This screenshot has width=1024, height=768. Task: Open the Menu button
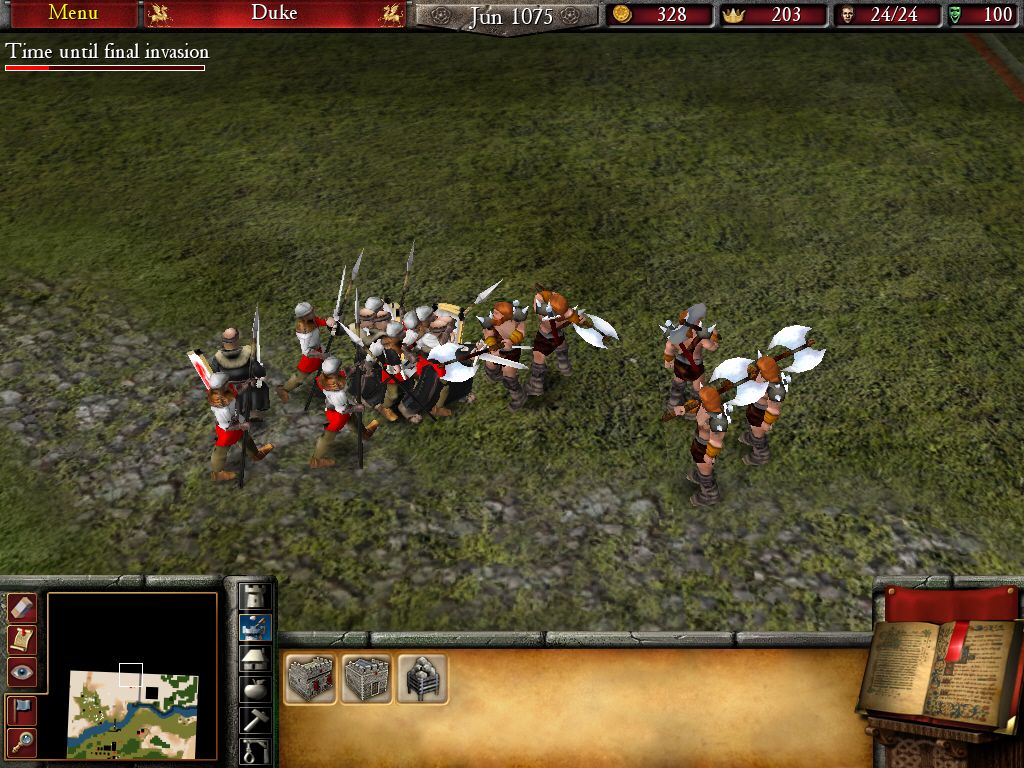(72, 14)
